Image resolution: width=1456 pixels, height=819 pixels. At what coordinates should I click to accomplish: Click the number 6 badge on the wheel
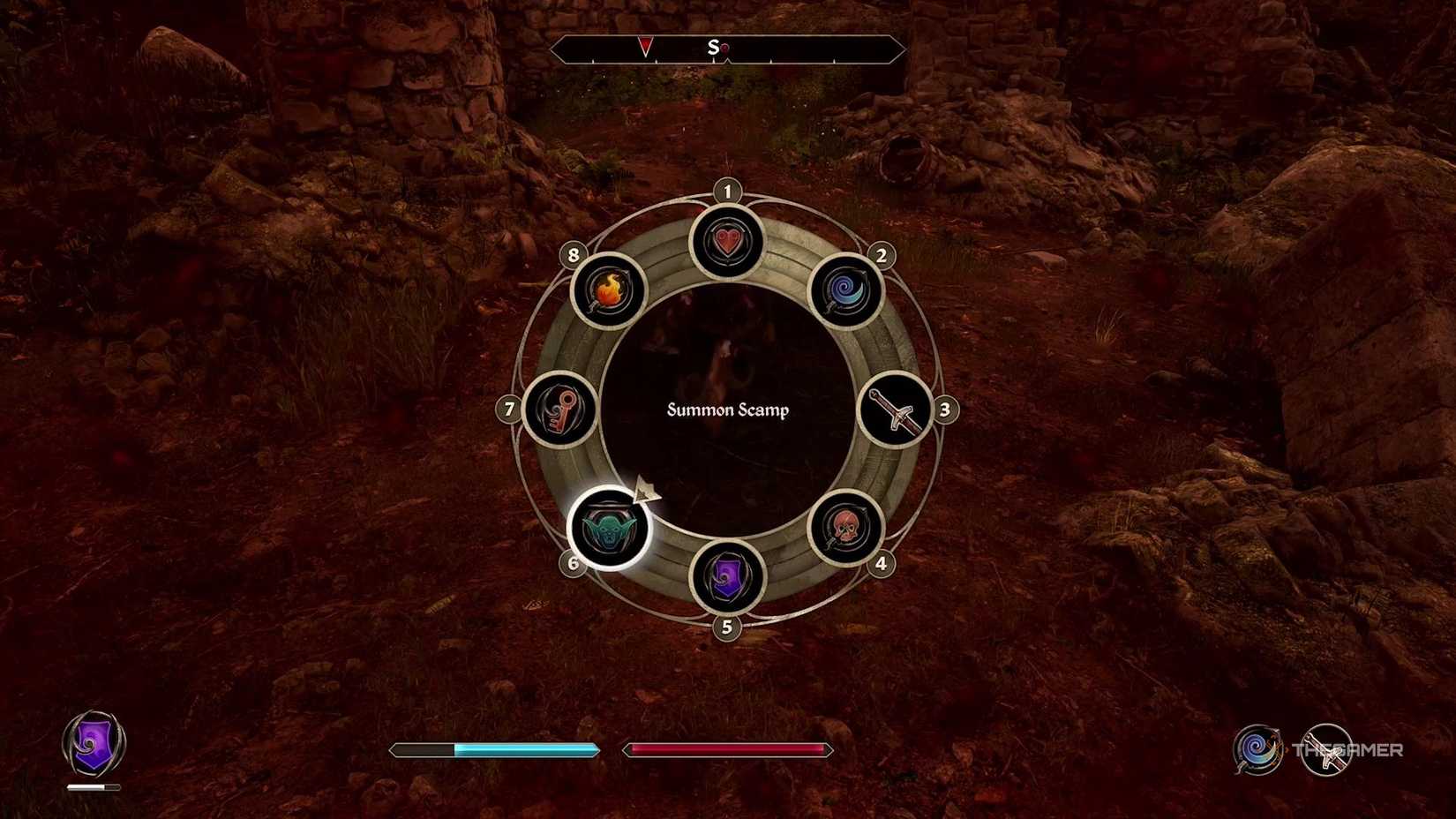point(573,561)
